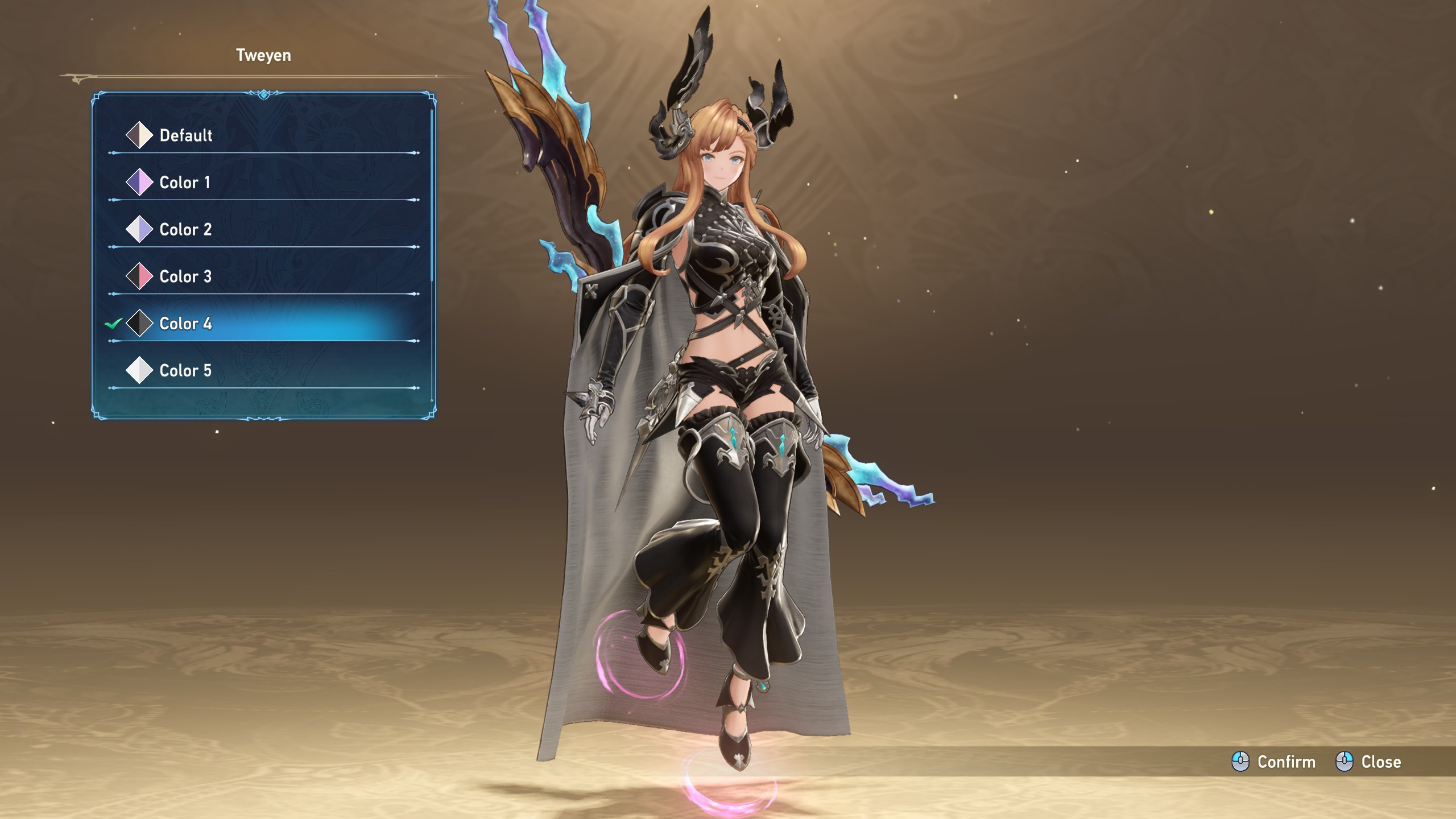The width and height of the screenshot is (1456, 819).
Task: Pick Color 2 from the list
Action: point(185,230)
